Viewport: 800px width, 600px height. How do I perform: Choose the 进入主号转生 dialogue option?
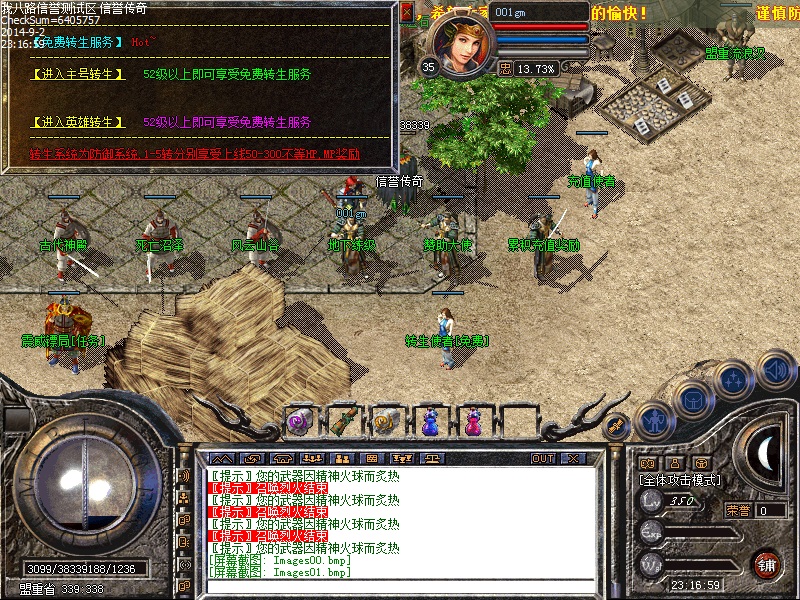79,74
